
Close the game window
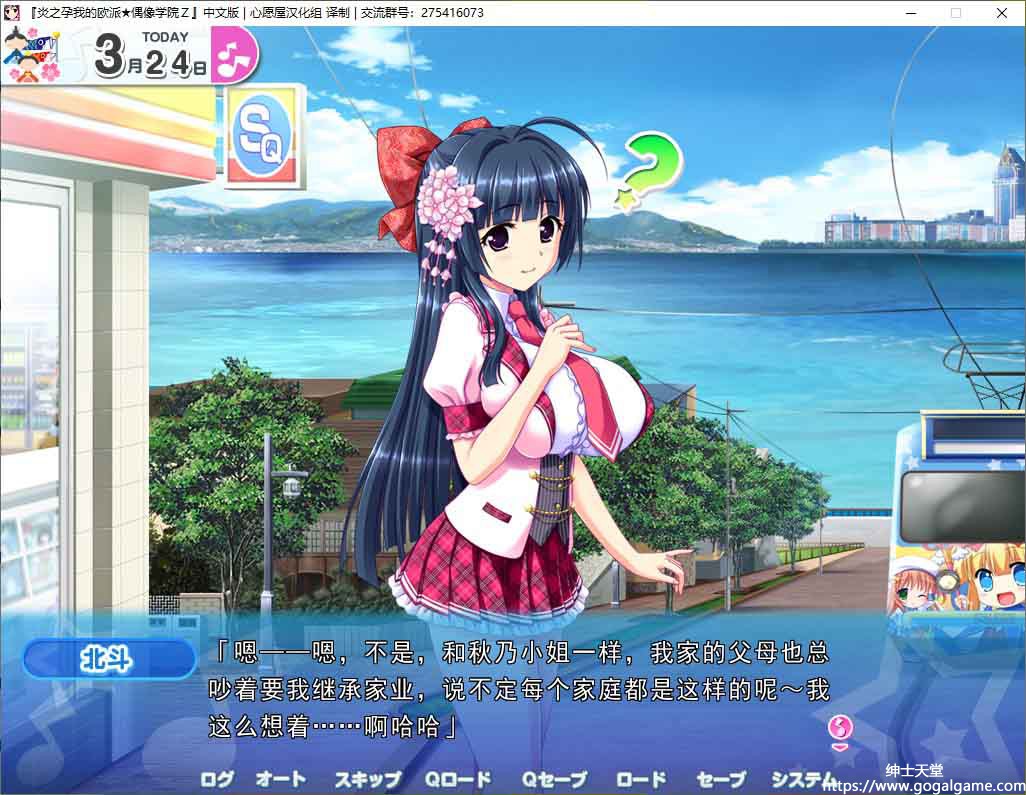1002,13
